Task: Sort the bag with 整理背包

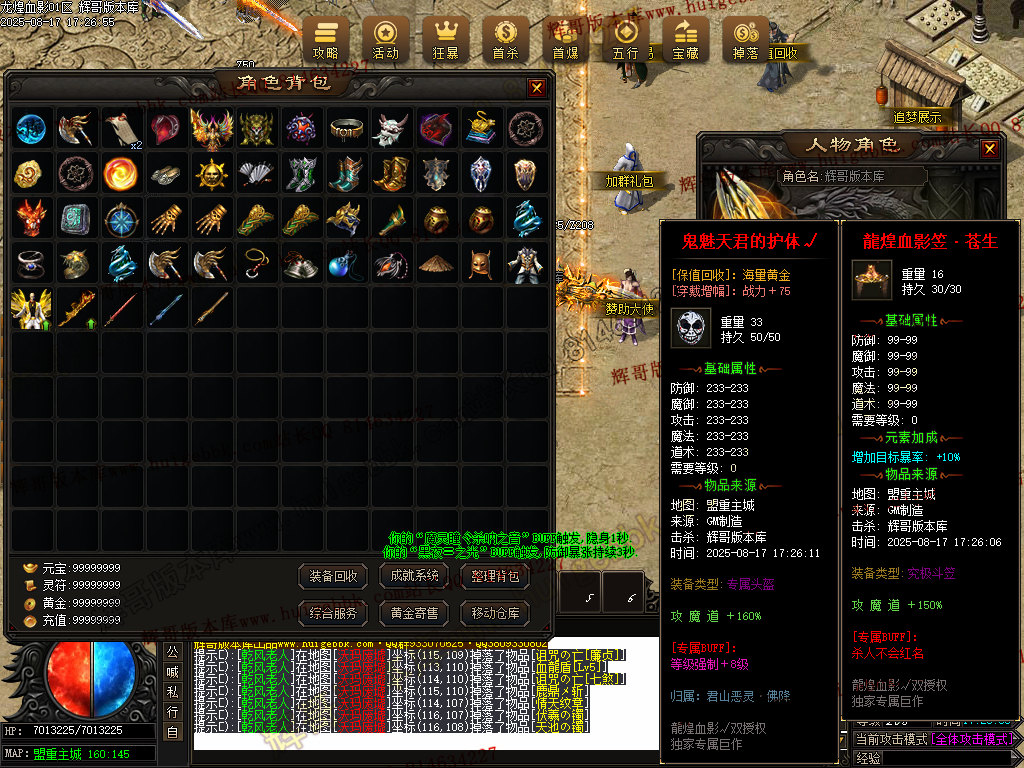Action: tap(495, 576)
